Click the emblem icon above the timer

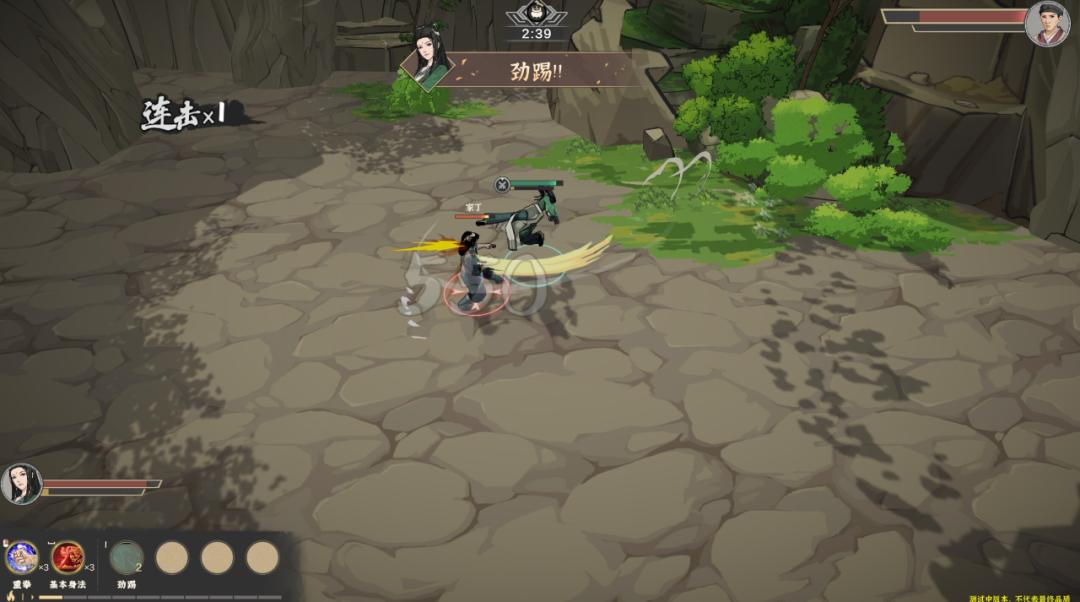[536, 14]
